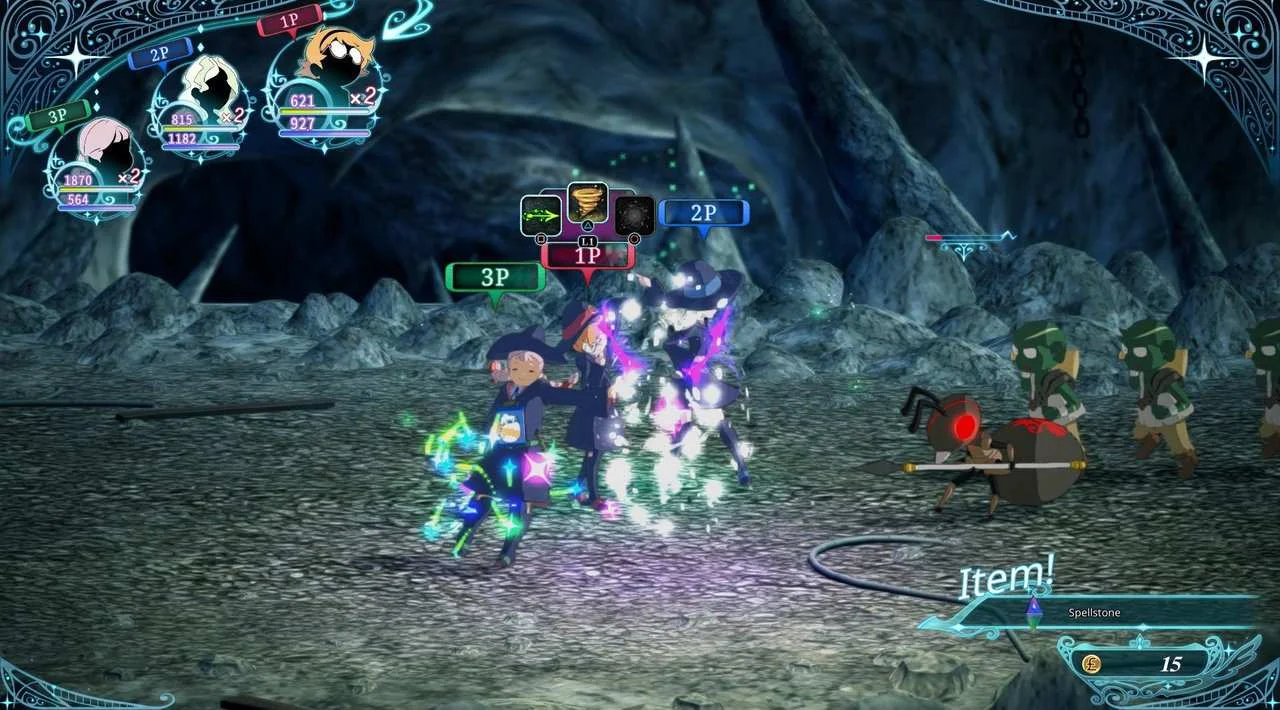
Task: Select the dark sphere spell icon
Action: [634, 216]
